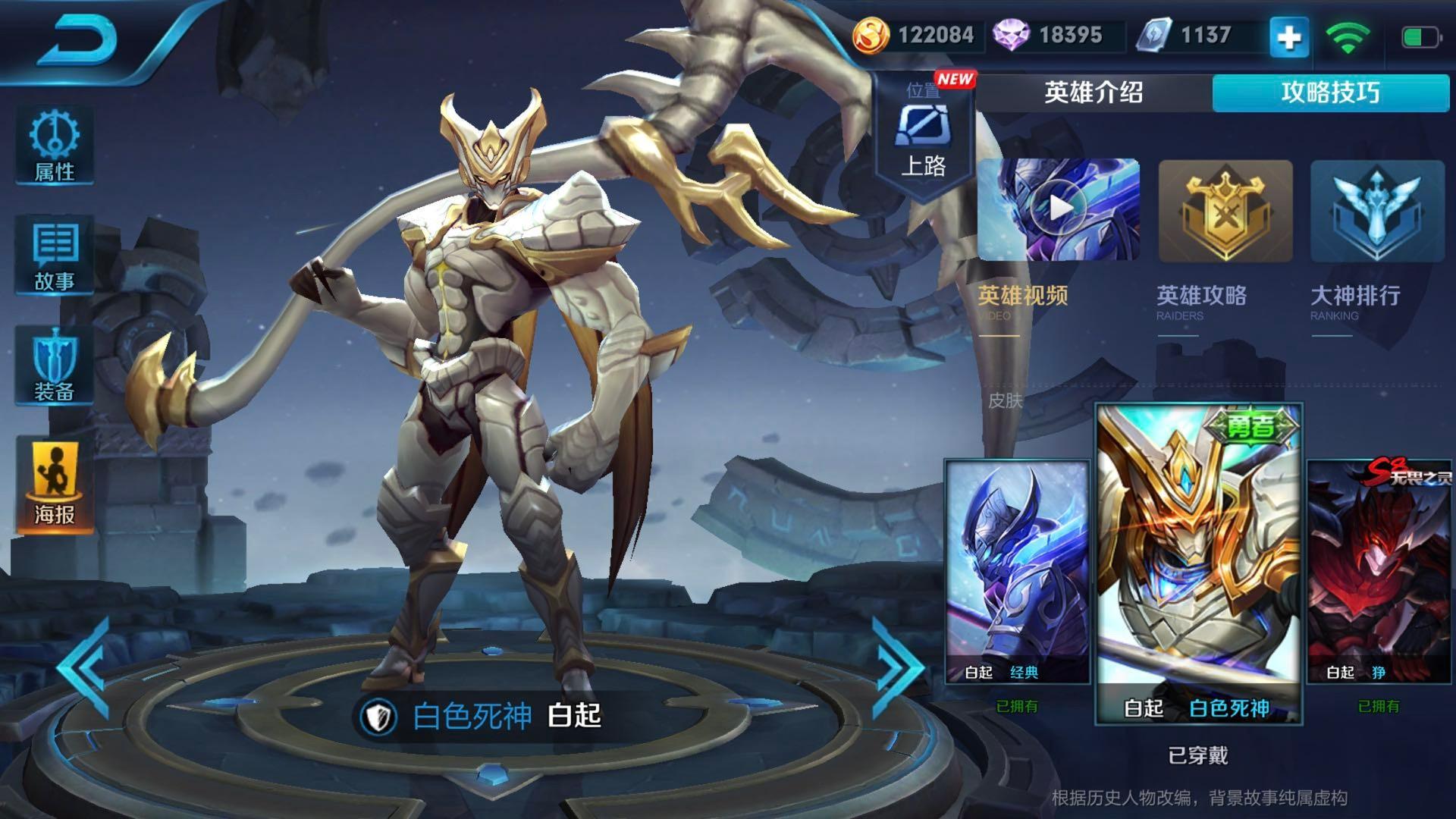Show the 海报 poster view

tap(55, 485)
